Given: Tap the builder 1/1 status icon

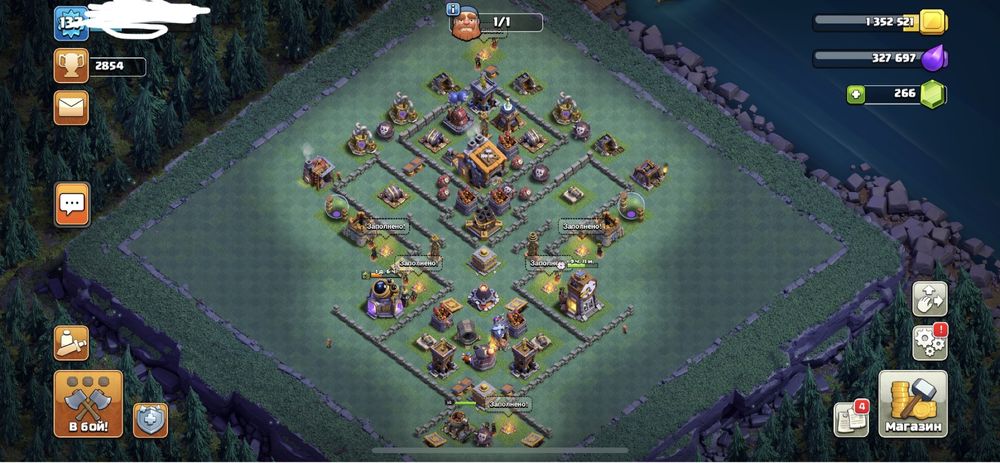Looking at the screenshot, I should click(x=462, y=22).
